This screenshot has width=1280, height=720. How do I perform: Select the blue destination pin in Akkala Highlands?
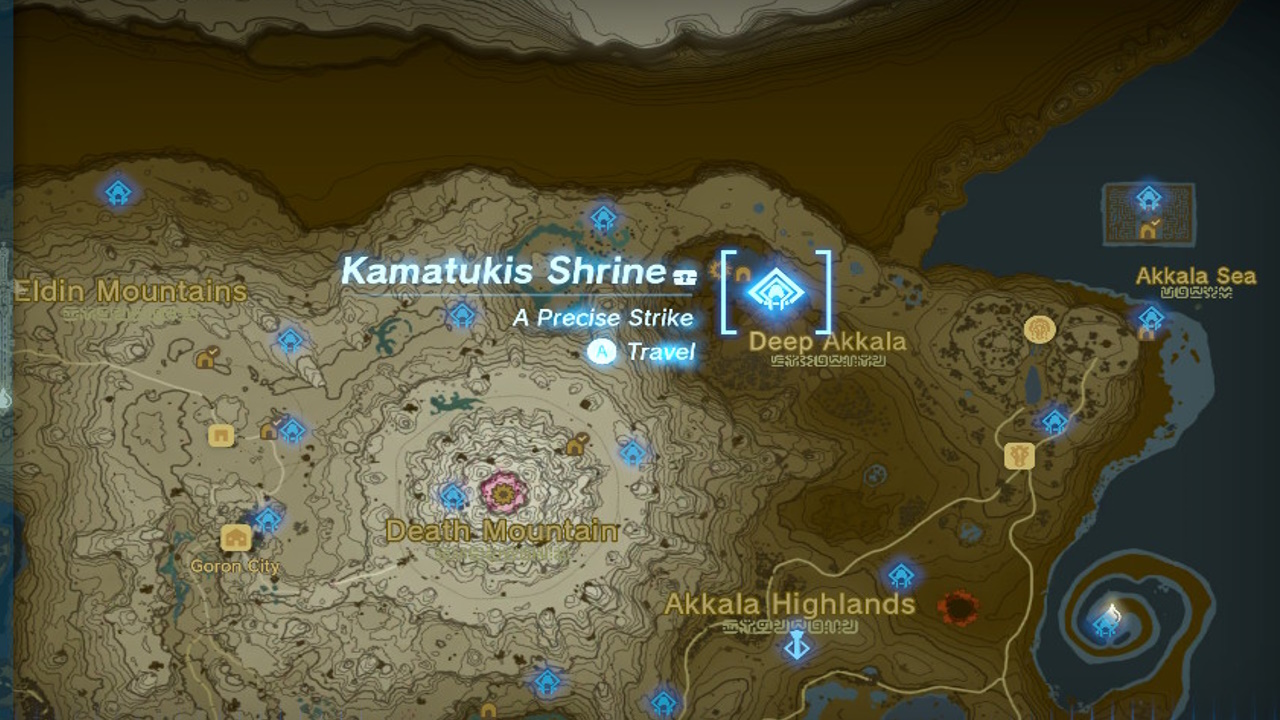(x=795, y=644)
